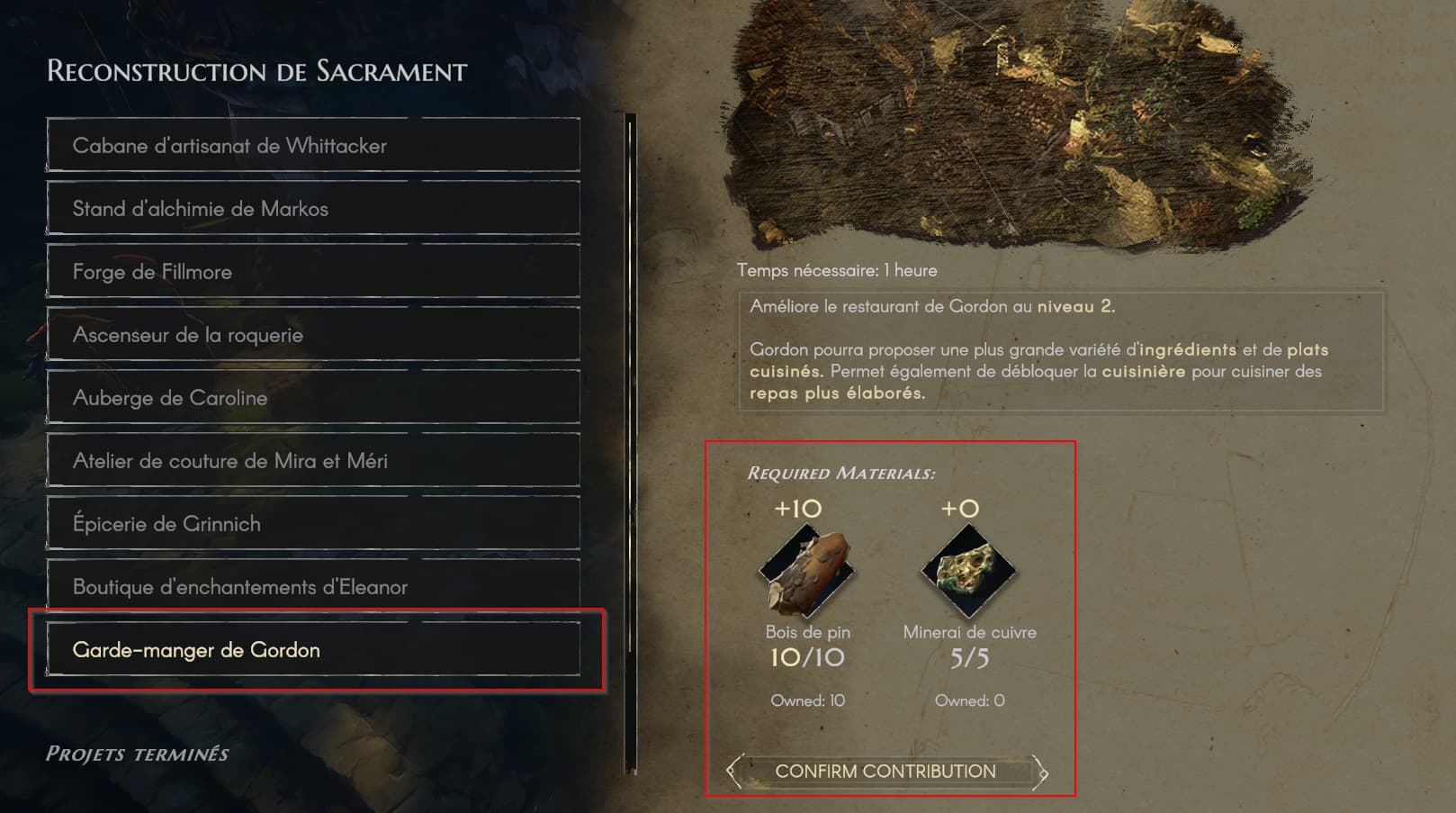Choose the Forge de Fillmore project
Screen dimensions: 1456x813
(x=313, y=272)
